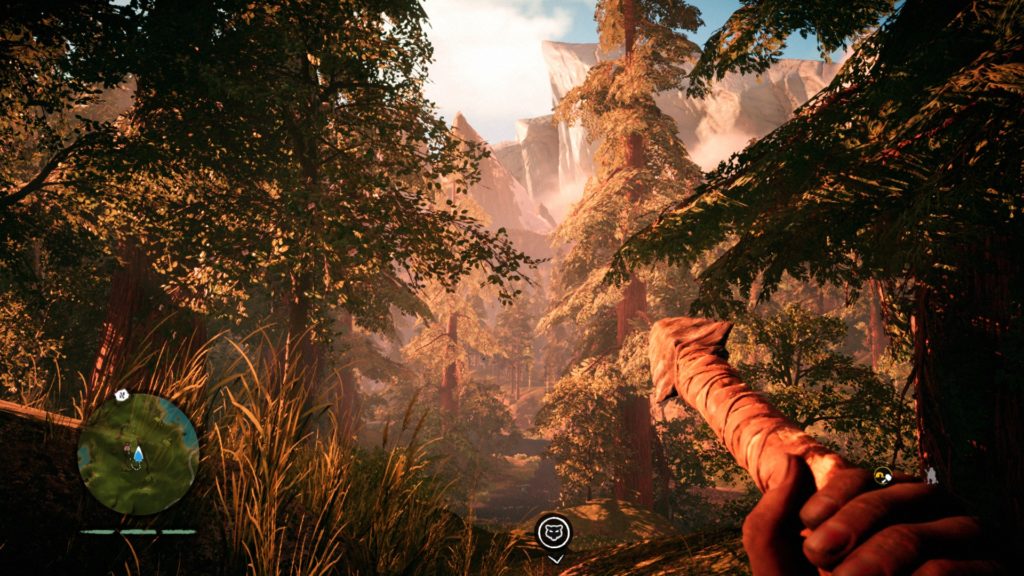
Task: Select the beast head waypoint marker
Action: point(554,532)
